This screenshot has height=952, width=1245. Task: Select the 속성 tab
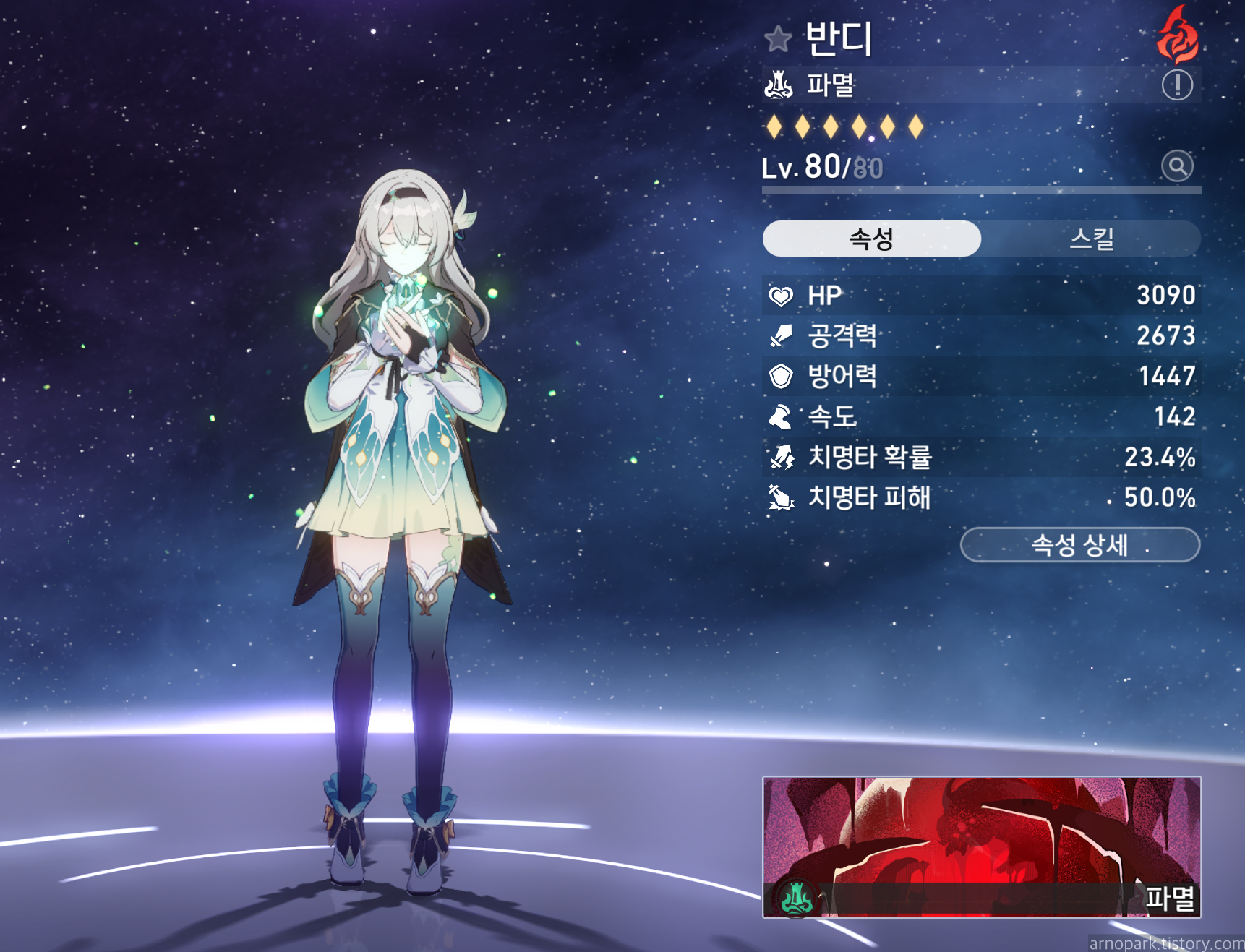871,239
